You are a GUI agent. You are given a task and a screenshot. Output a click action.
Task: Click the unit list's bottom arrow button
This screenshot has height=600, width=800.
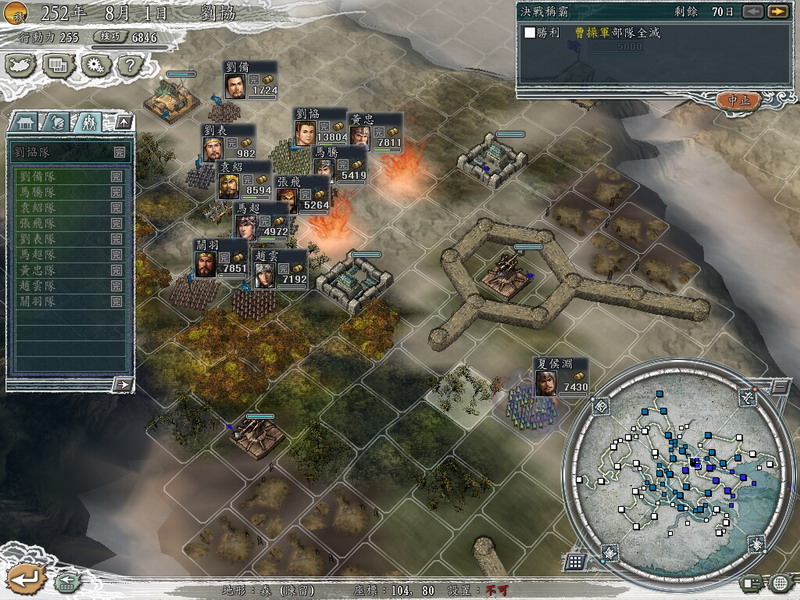(122, 384)
